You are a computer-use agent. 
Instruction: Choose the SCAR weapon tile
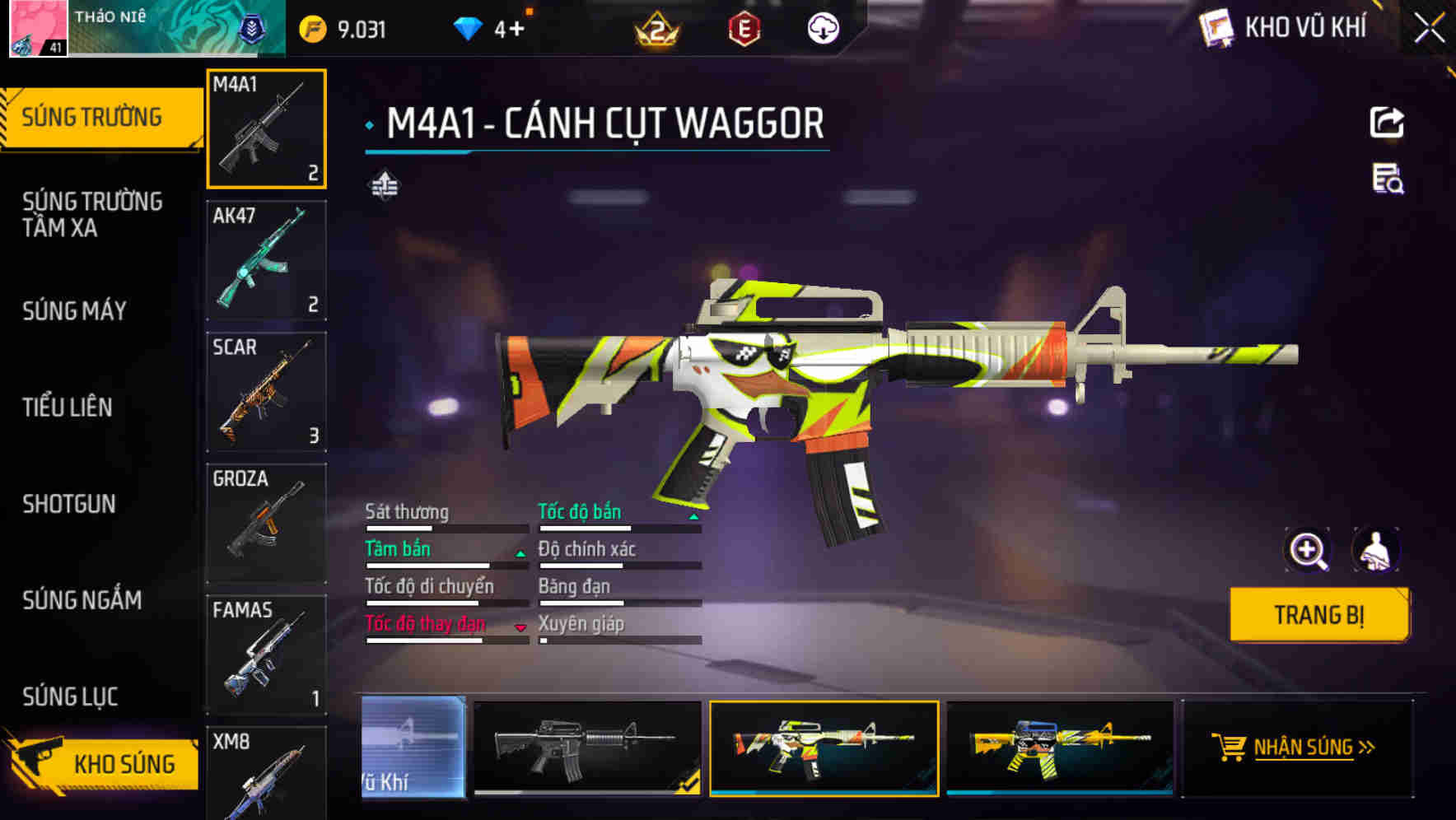click(266, 392)
